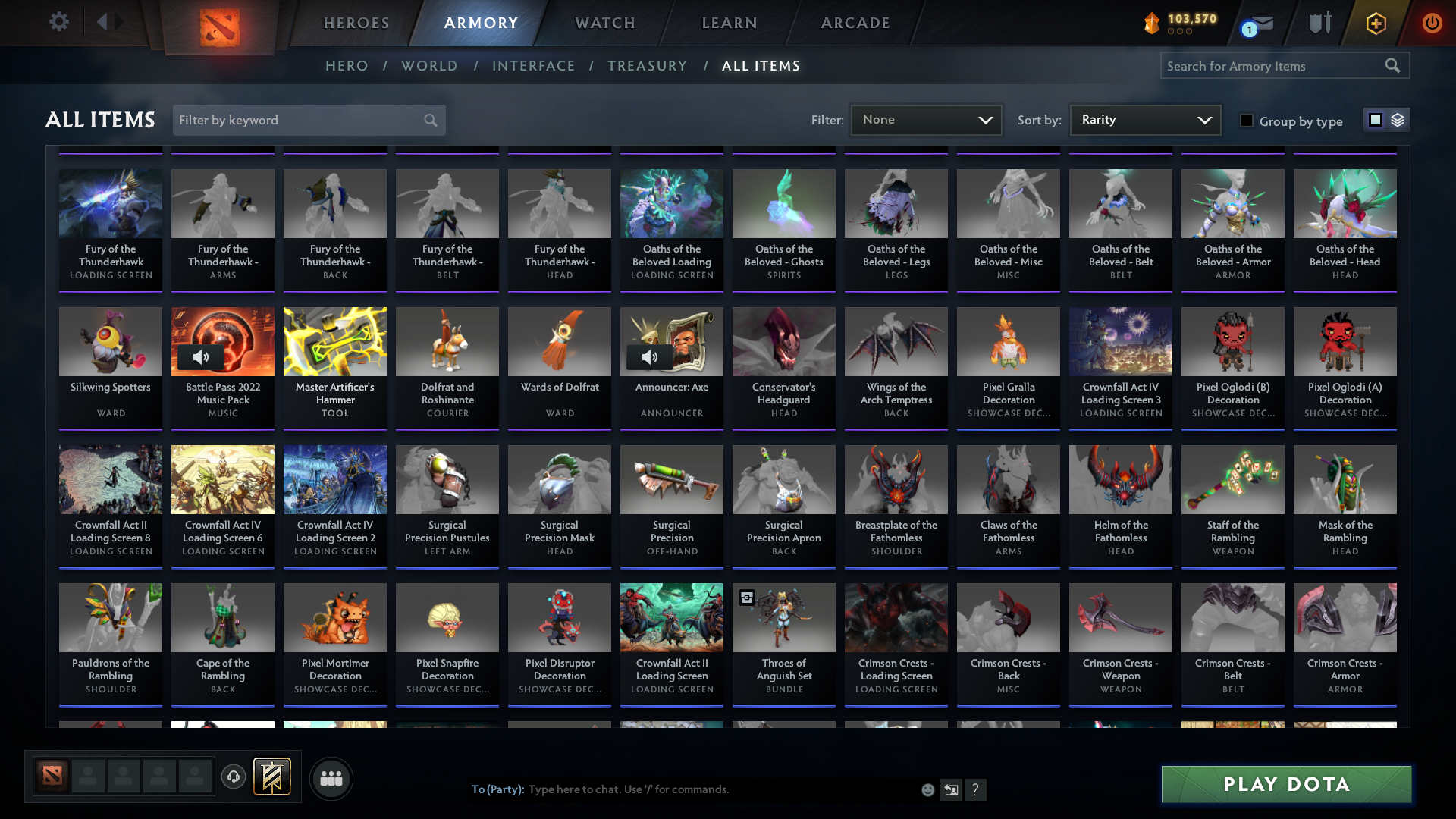Open friends list with people icon
Viewport: 1456px width, 819px height.
click(x=331, y=778)
